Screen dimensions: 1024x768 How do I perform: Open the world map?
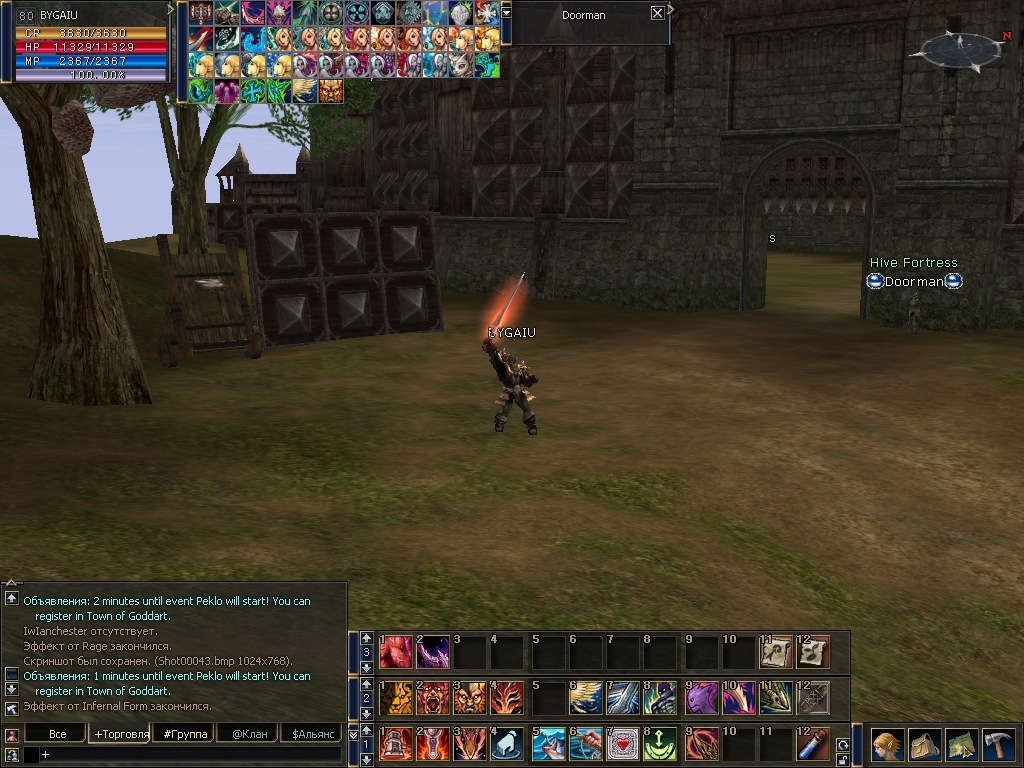click(x=961, y=745)
